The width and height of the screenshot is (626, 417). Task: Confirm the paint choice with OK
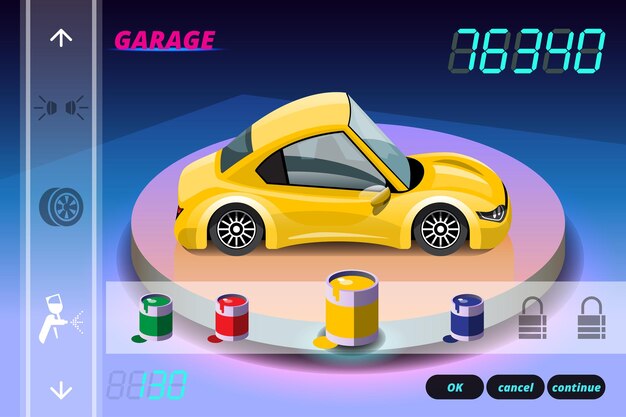pyautogui.click(x=455, y=387)
